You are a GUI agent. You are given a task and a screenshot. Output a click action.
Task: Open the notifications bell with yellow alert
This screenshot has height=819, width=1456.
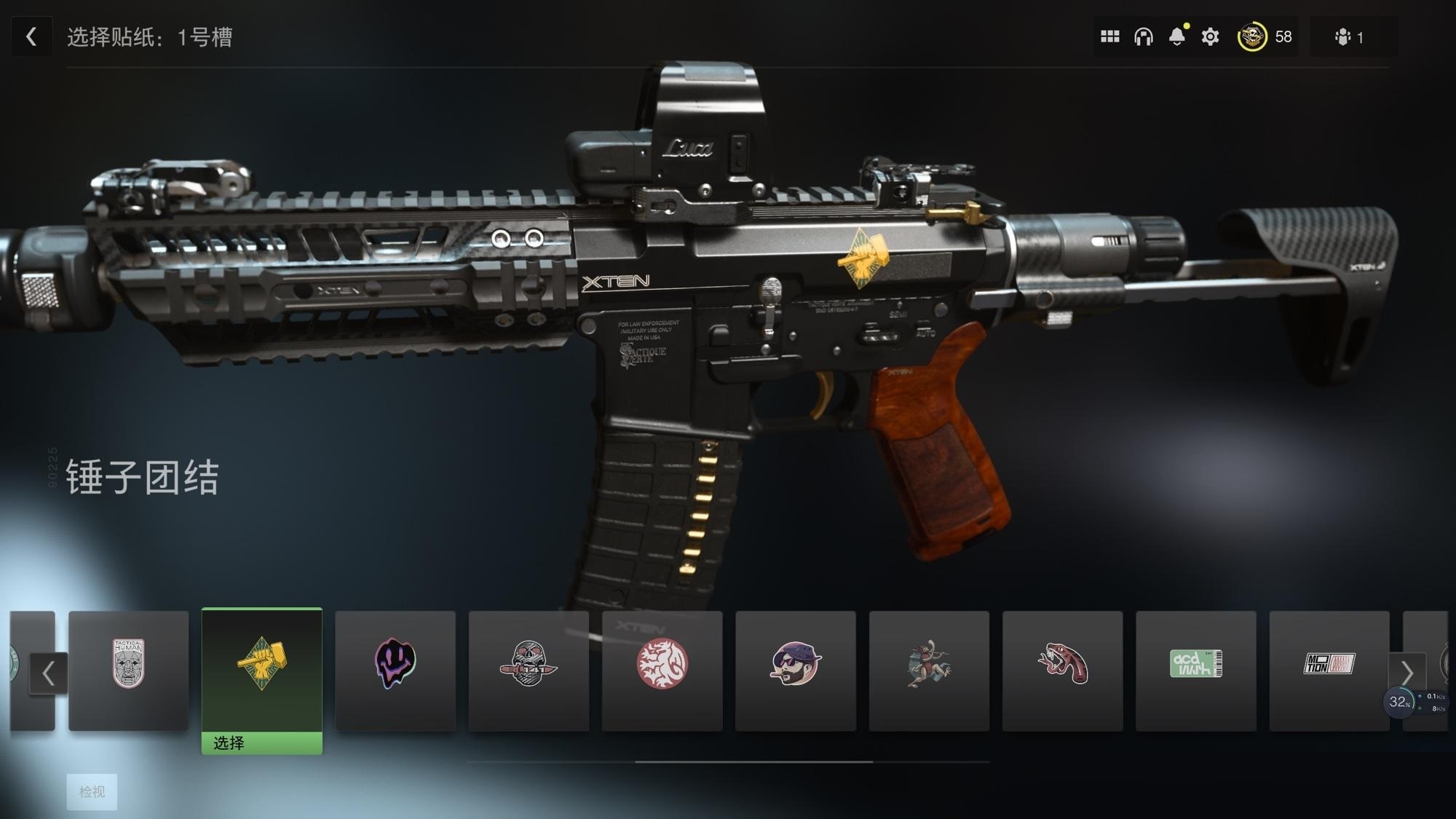tap(1177, 36)
